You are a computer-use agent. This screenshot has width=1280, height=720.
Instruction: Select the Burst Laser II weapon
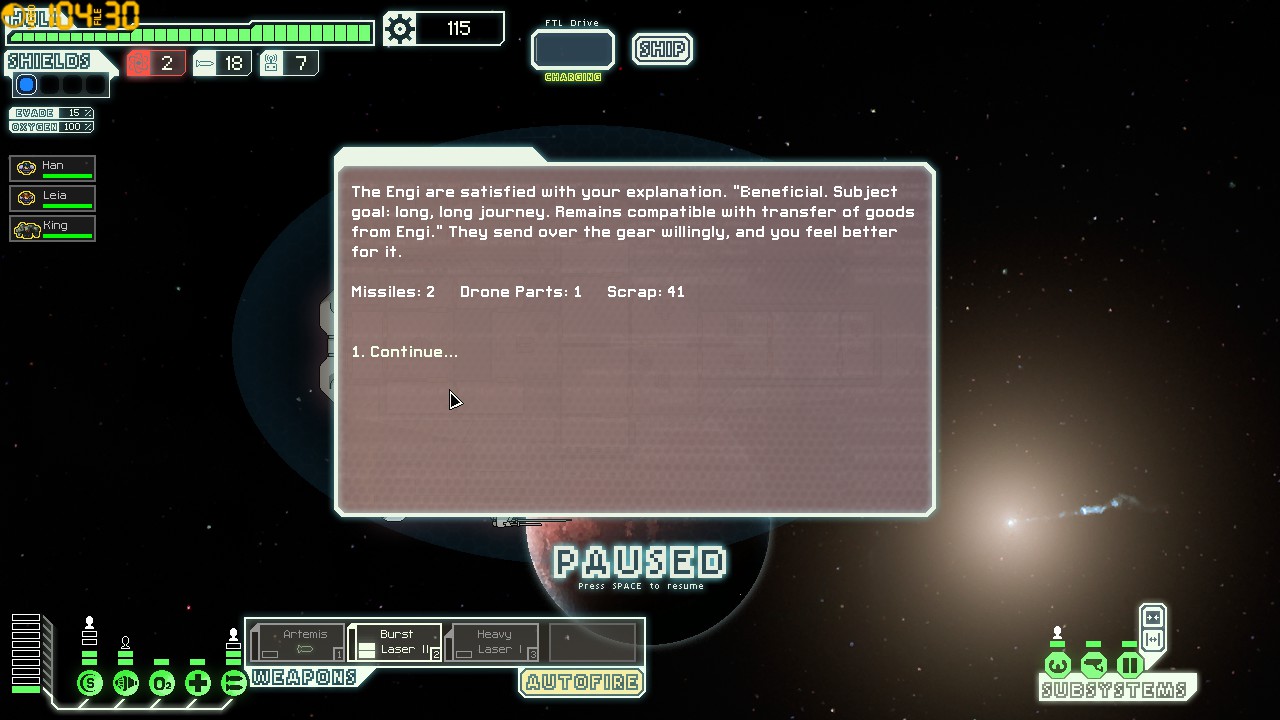coord(395,642)
